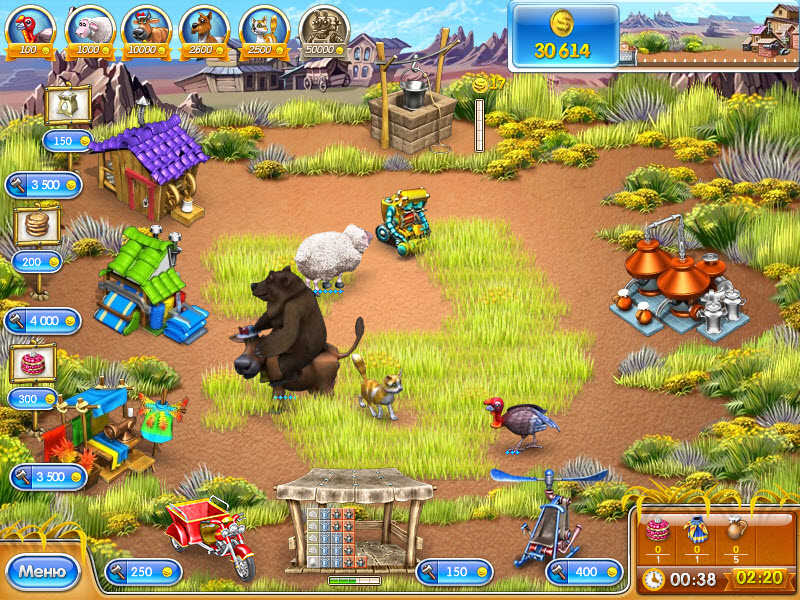Viewport: 800px width, 600px height.
Task: Upgrade the truck for 250 coins
Action: click(143, 571)
